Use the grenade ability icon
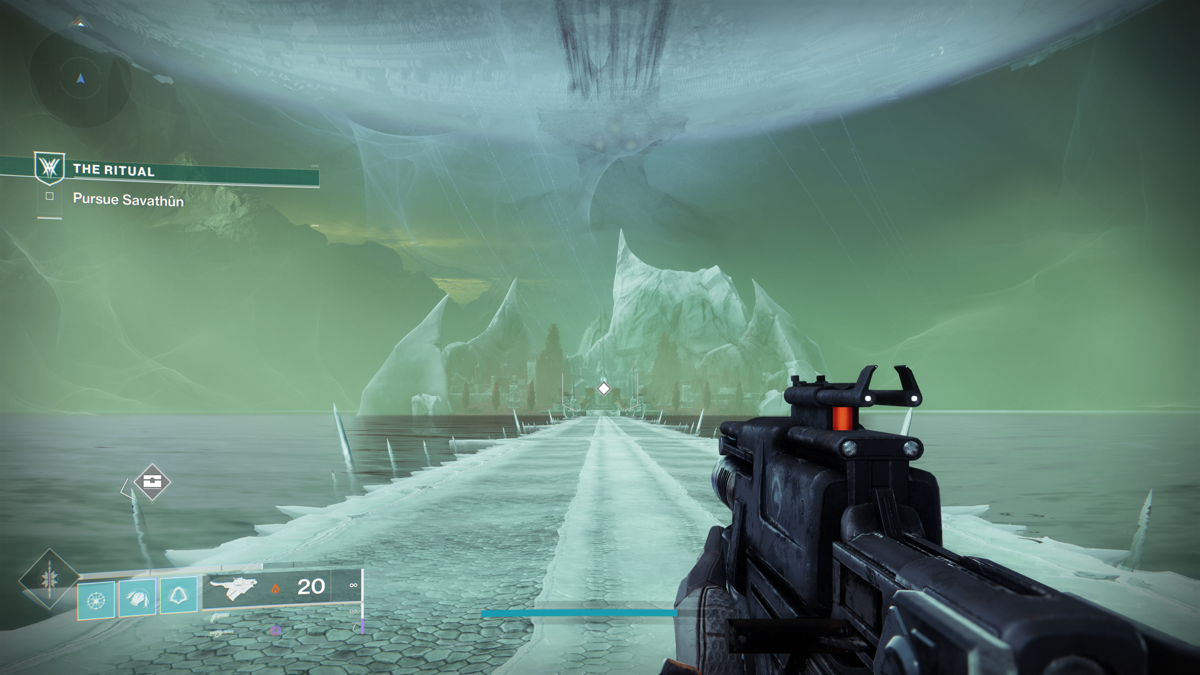Screen dimensions: 1200x675 (97, 599)
